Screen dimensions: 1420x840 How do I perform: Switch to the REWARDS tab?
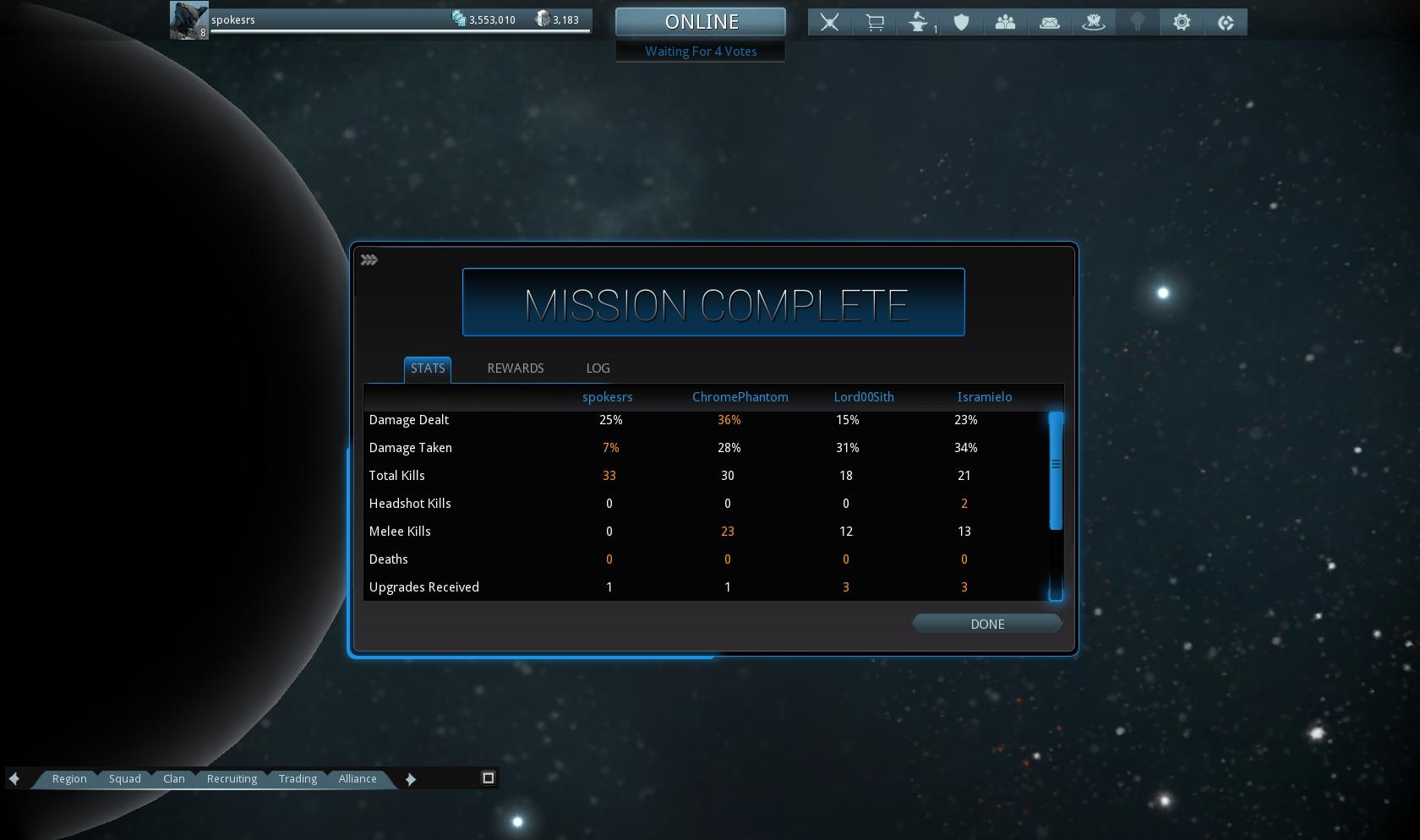point(516,368)
